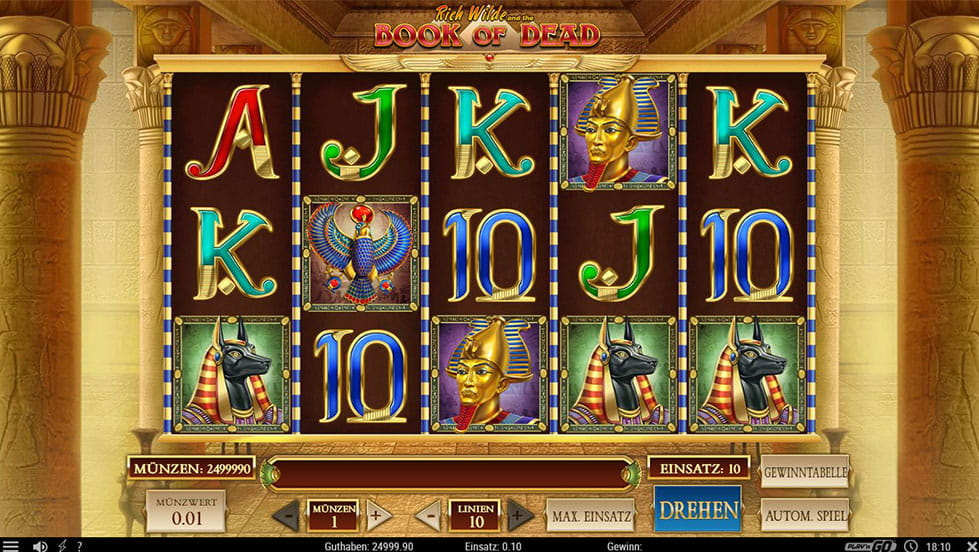The image size is (979, 552).
Task: Toggle the lightning bolt quick spin icon
Action: 63,546
